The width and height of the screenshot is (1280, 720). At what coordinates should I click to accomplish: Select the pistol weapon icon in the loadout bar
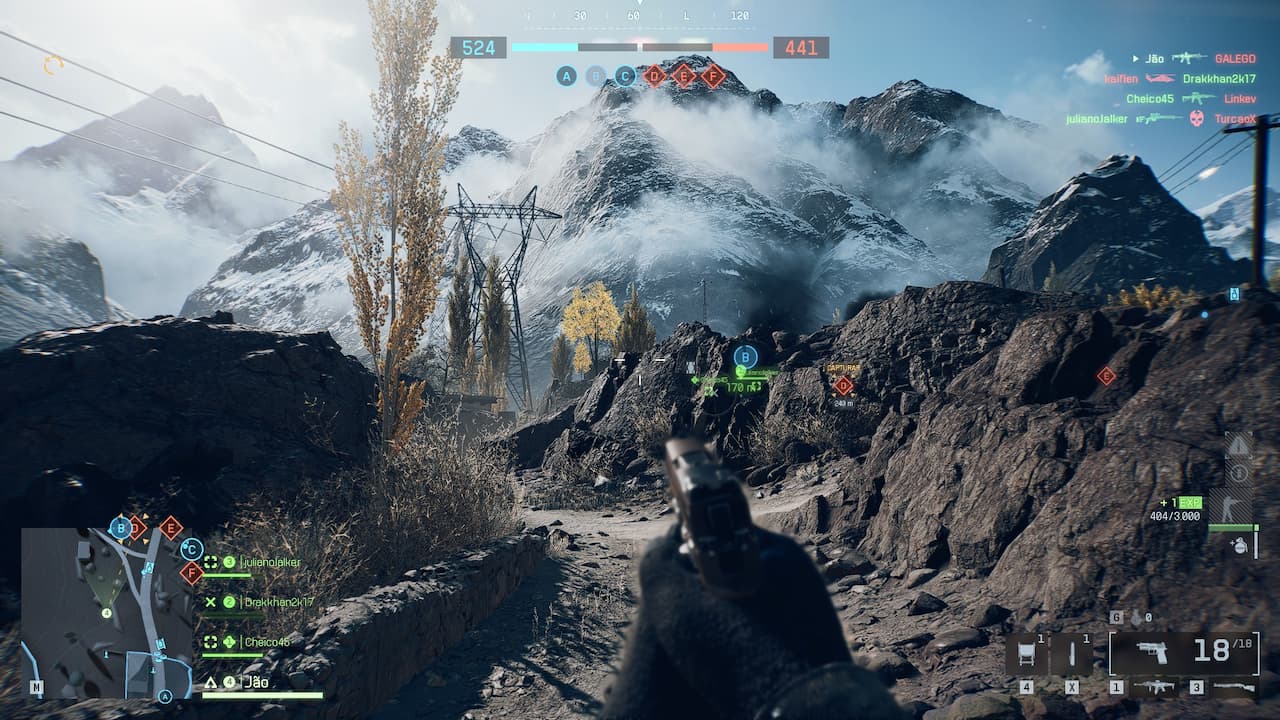tap(1151, 651)
